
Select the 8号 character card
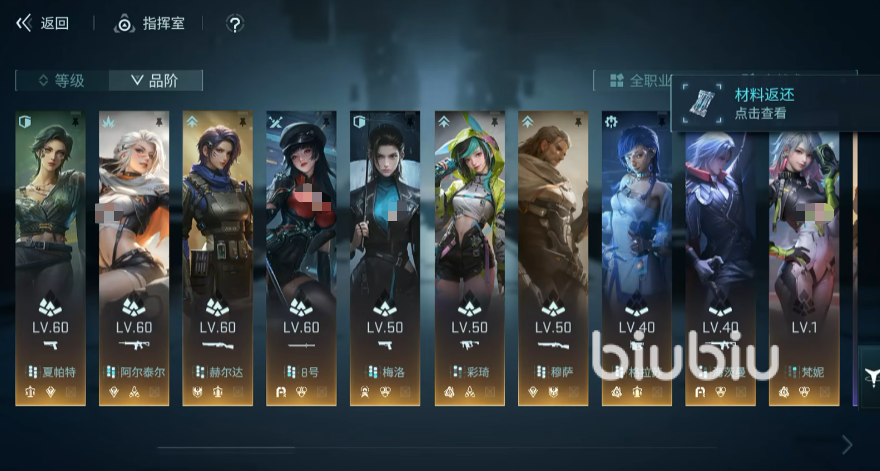301,258
